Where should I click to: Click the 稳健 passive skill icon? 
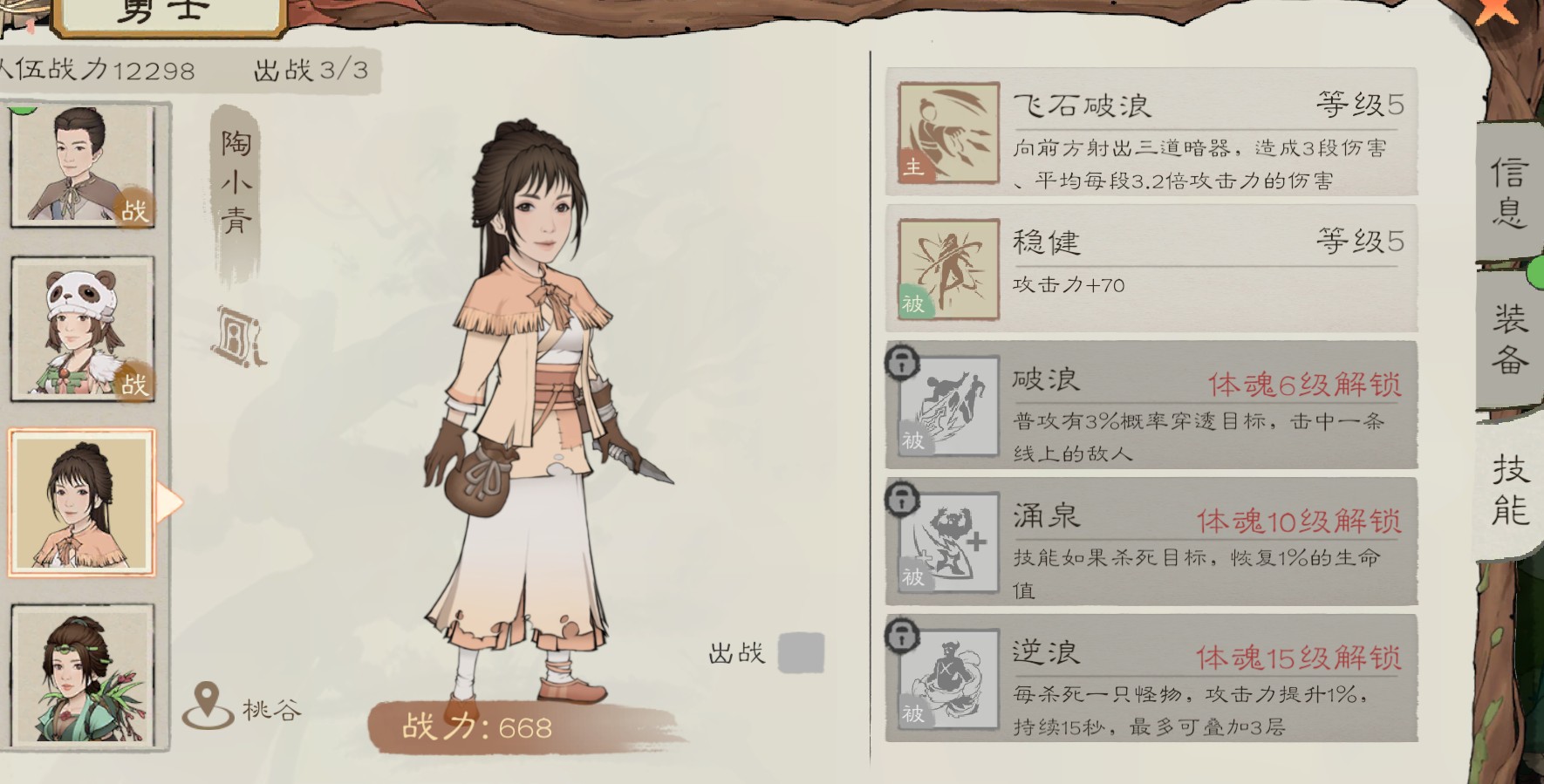946,269
